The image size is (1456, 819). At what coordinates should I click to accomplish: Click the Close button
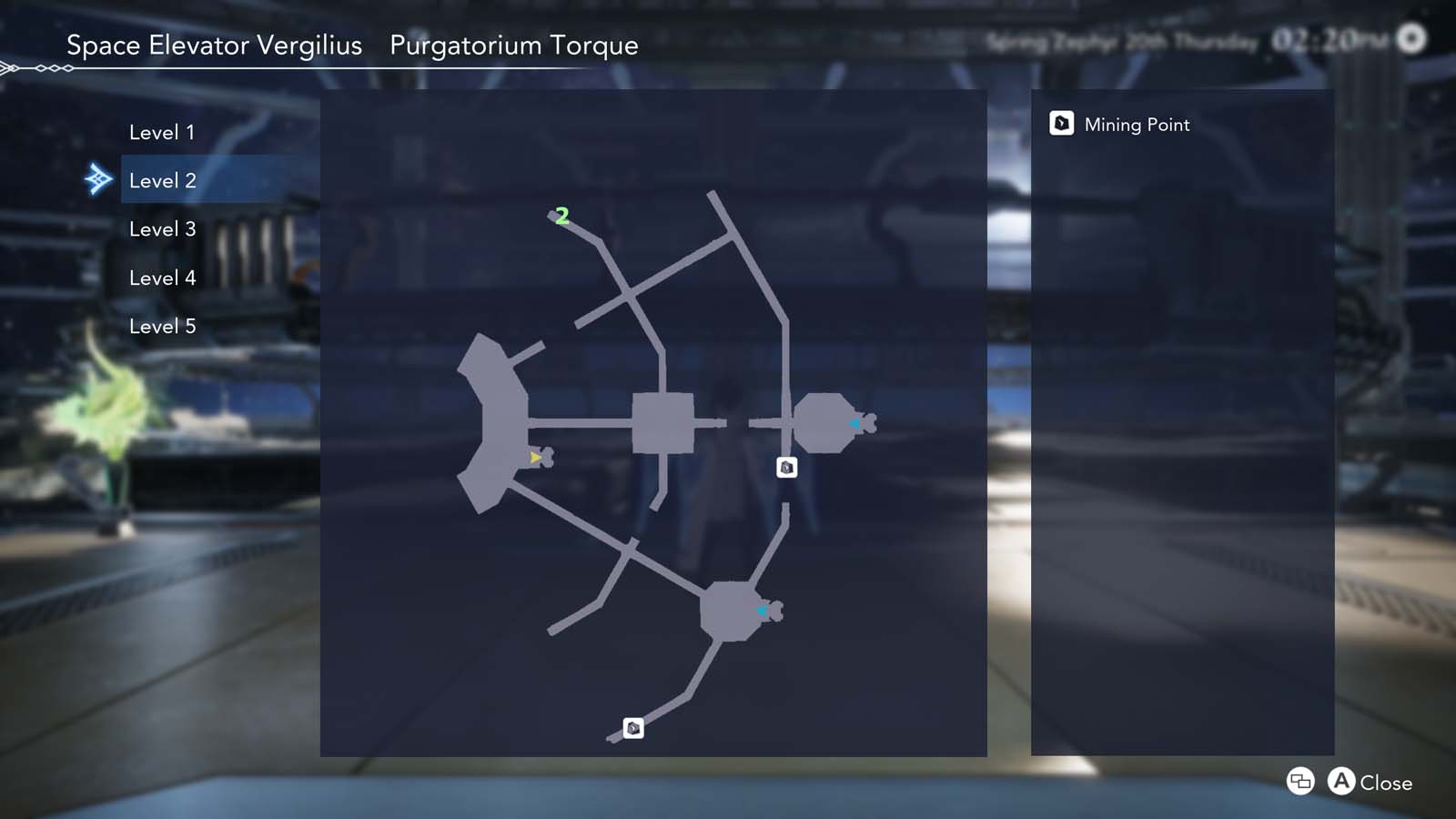[1384, 782]
